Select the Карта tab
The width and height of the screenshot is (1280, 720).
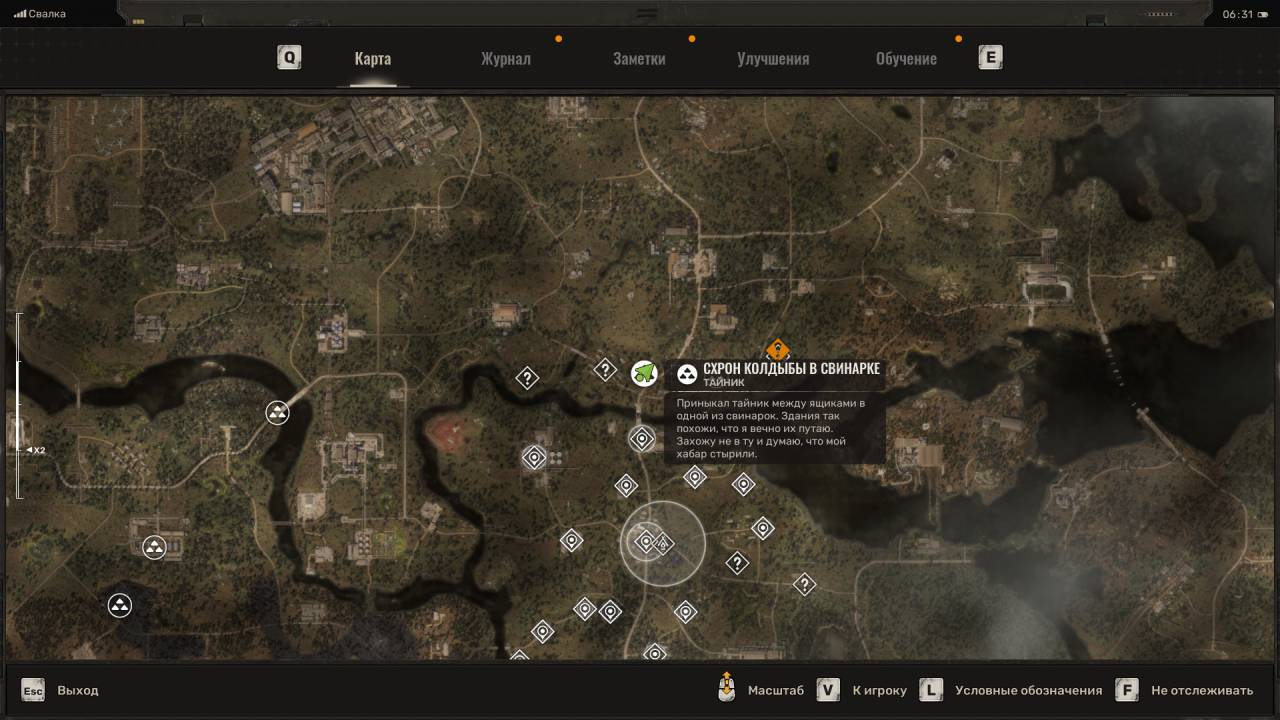point(373,58)
